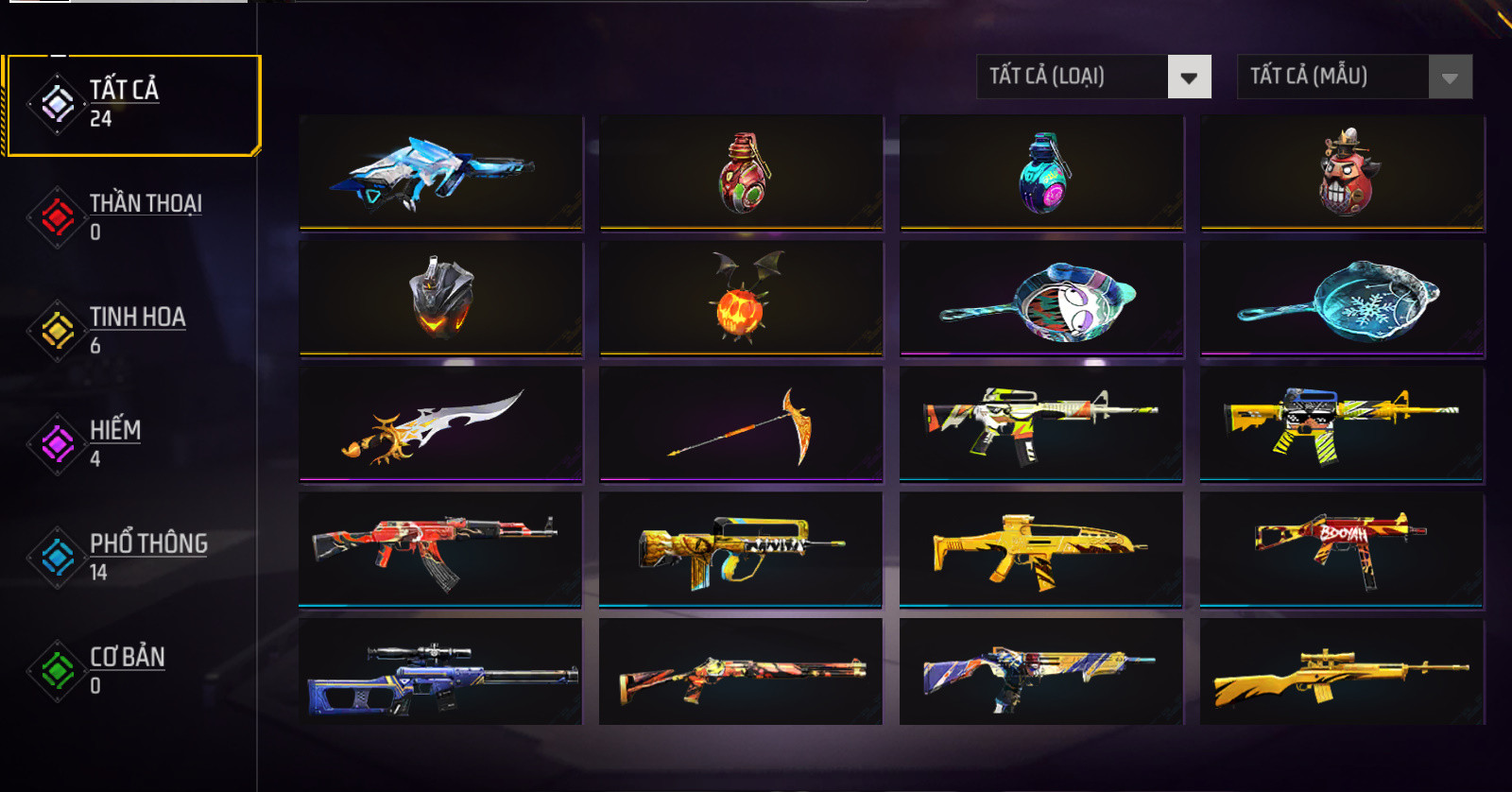Open the TẤT CẢ (MẪU) dropdown
The width and height of the screenshot is (1512, 792).
(1354, 77)
